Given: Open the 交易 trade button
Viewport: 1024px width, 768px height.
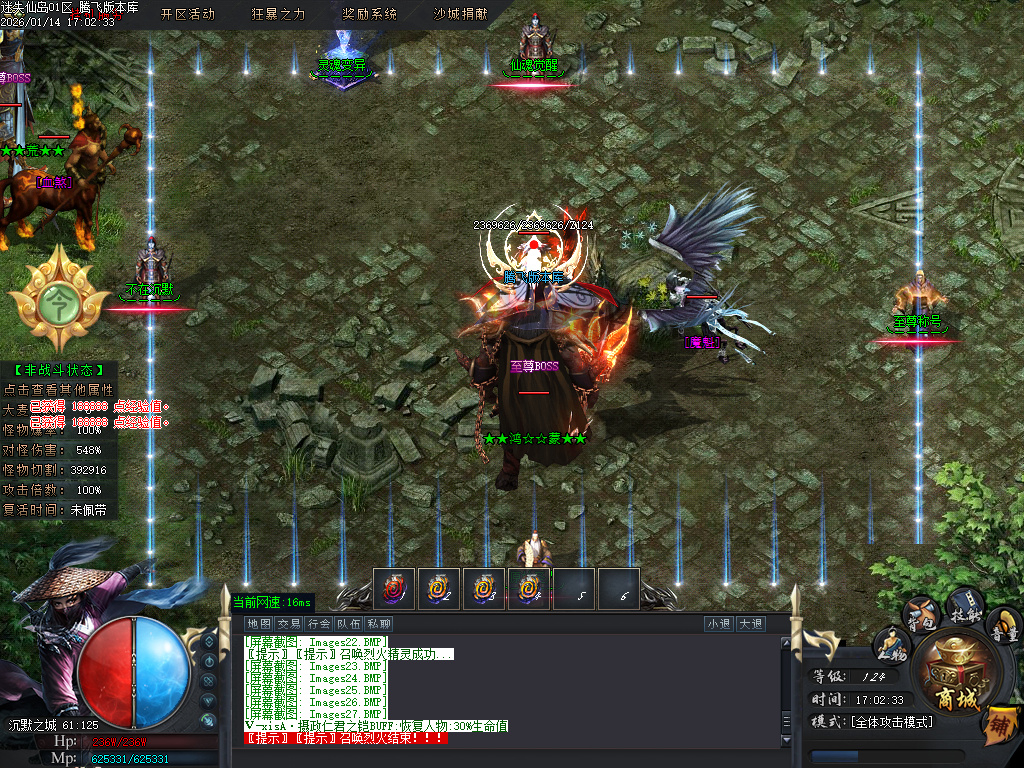Looking at the screenshot, I should (289, 624).
